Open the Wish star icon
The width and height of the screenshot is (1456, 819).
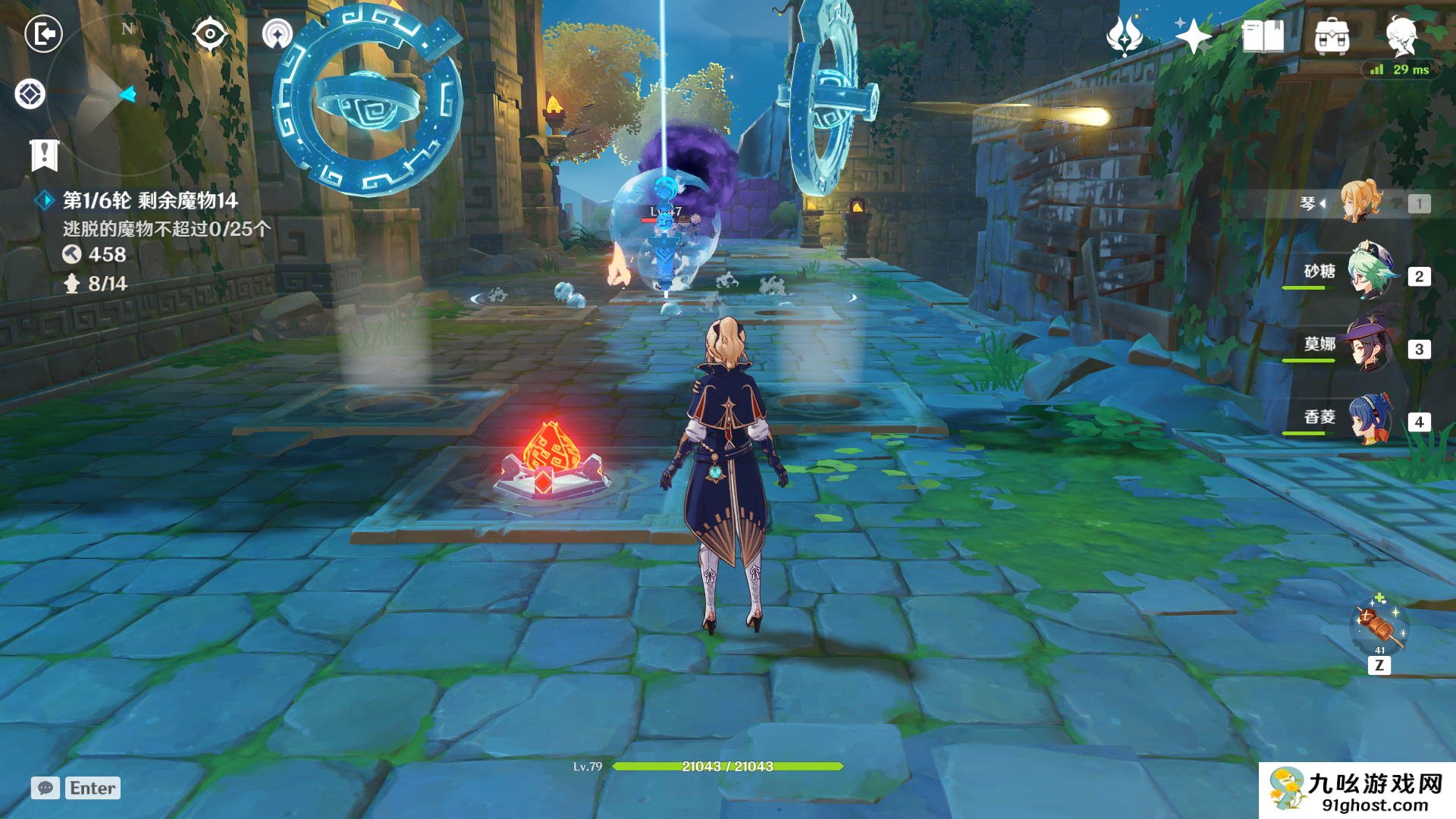pos(1124,36)
